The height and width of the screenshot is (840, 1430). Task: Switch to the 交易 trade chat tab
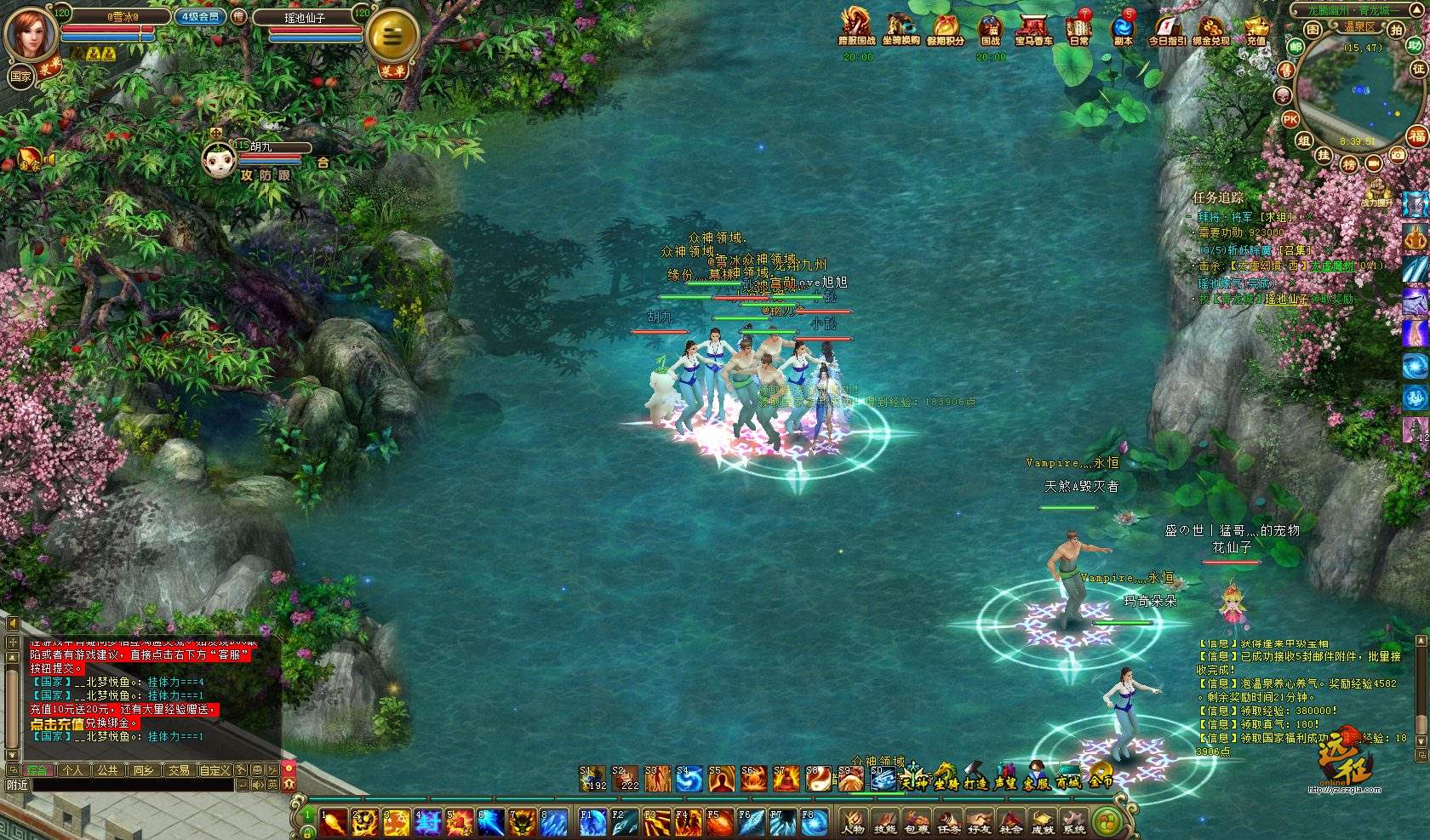pos(179,770)
